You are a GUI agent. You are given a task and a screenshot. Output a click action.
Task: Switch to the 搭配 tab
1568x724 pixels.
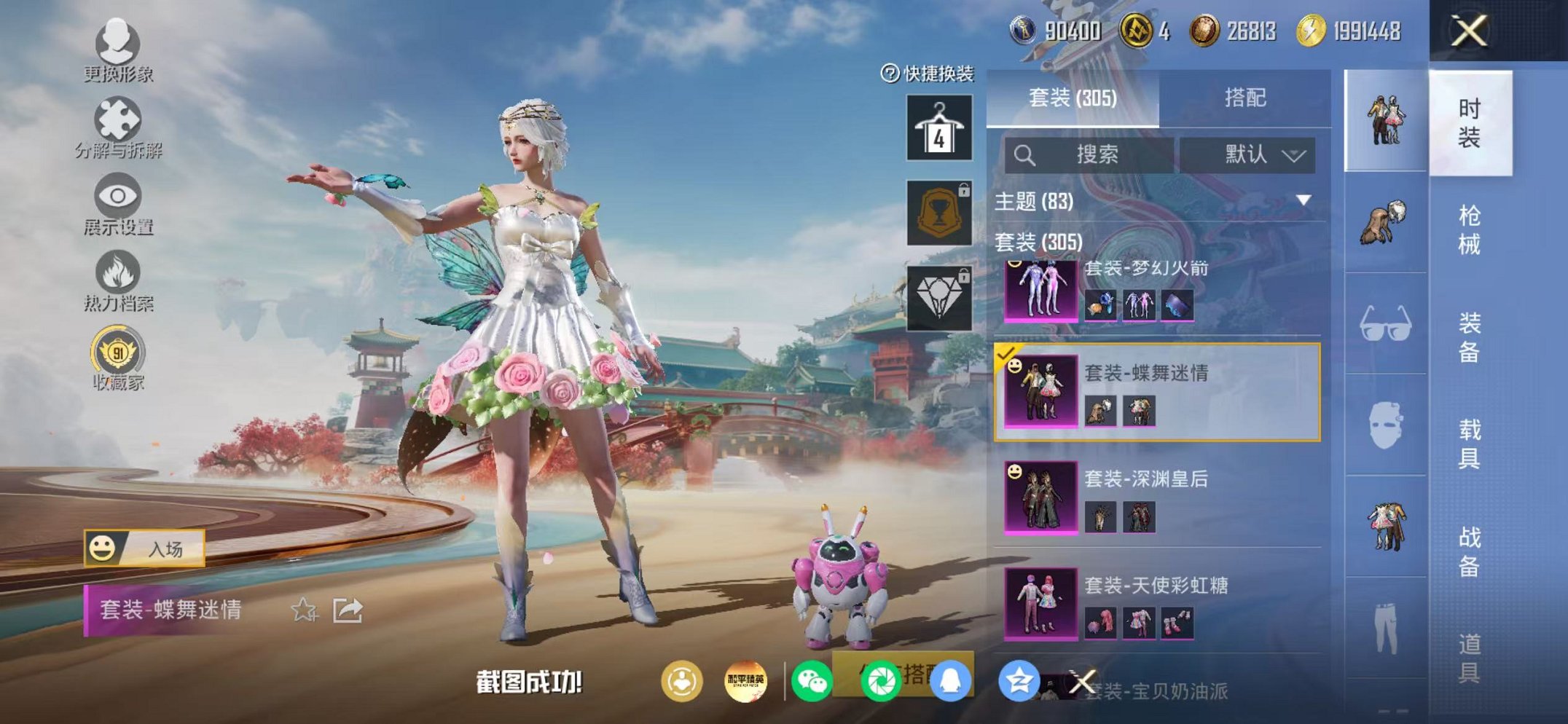[1244, 98]
